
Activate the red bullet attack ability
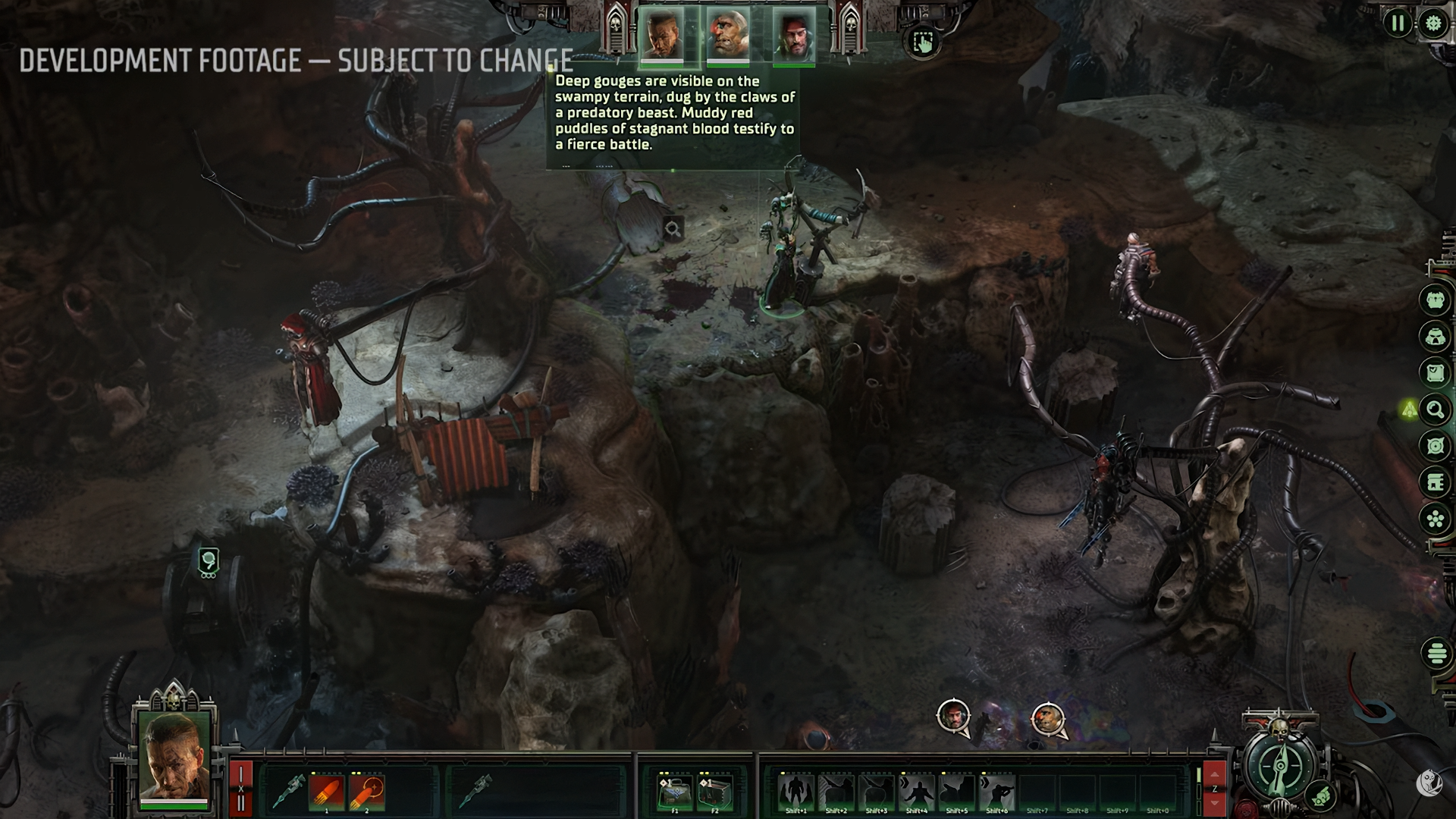pos(327,792)
